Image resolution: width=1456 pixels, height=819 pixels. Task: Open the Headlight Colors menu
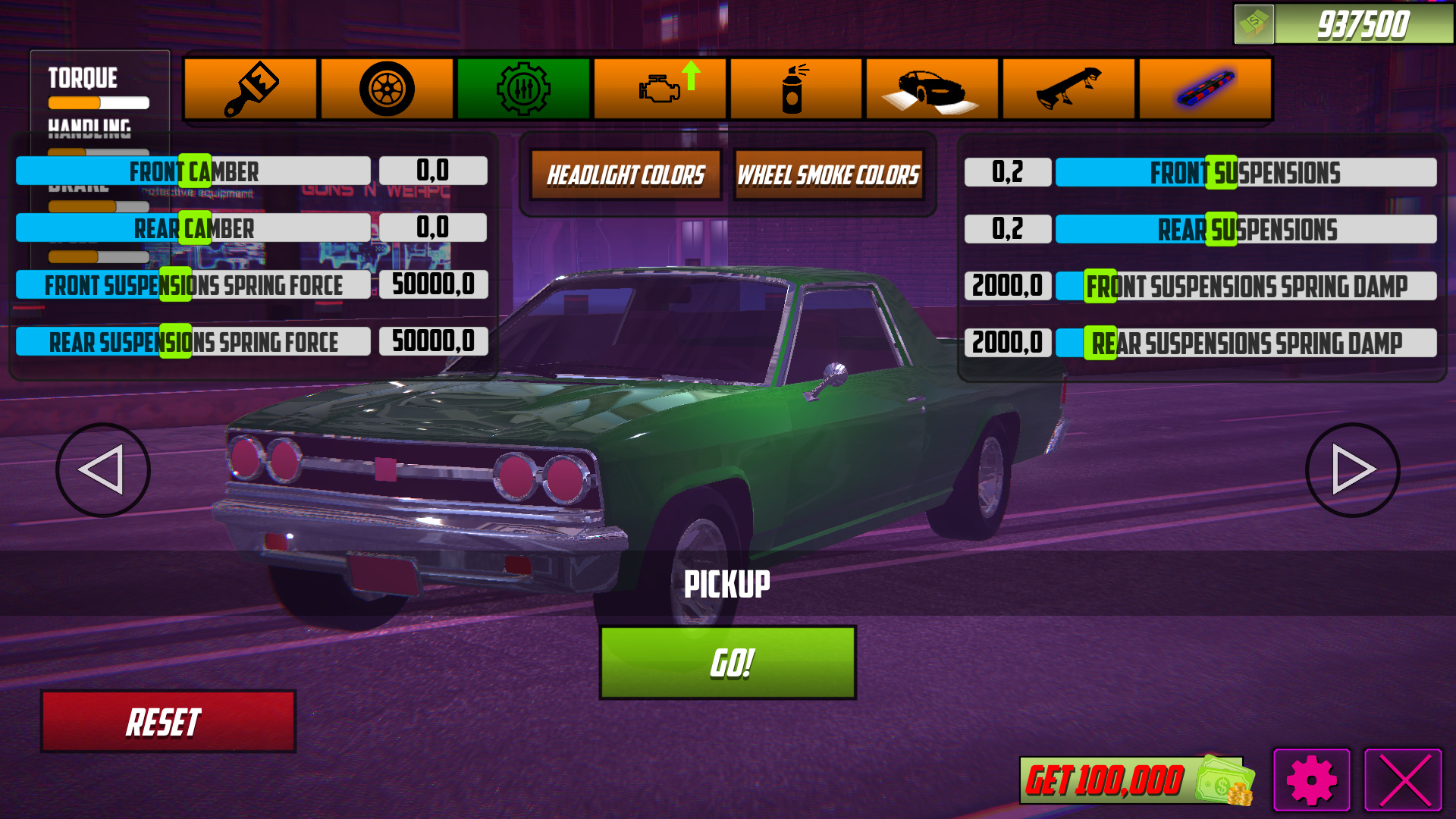click(626, 175)
